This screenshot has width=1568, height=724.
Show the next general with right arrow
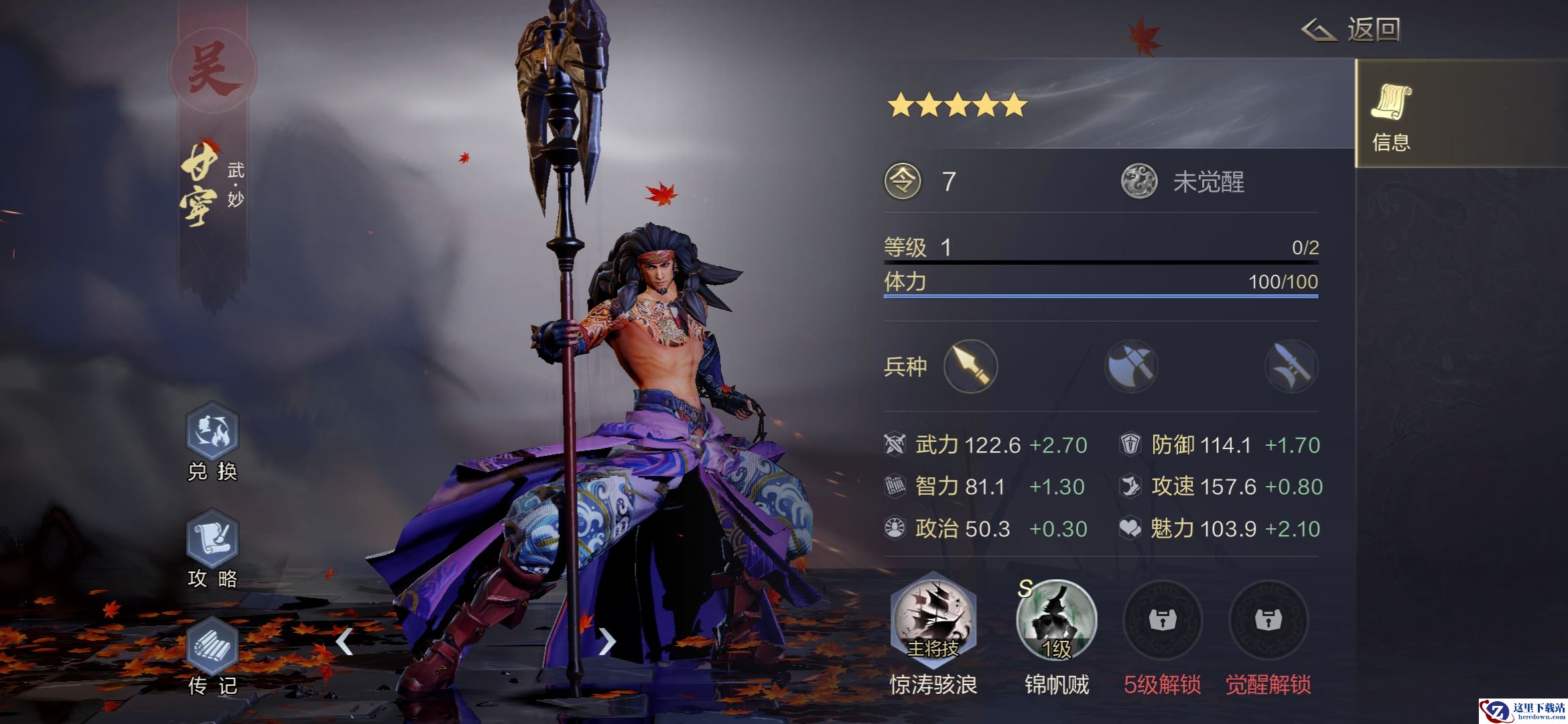pos(606,642)
